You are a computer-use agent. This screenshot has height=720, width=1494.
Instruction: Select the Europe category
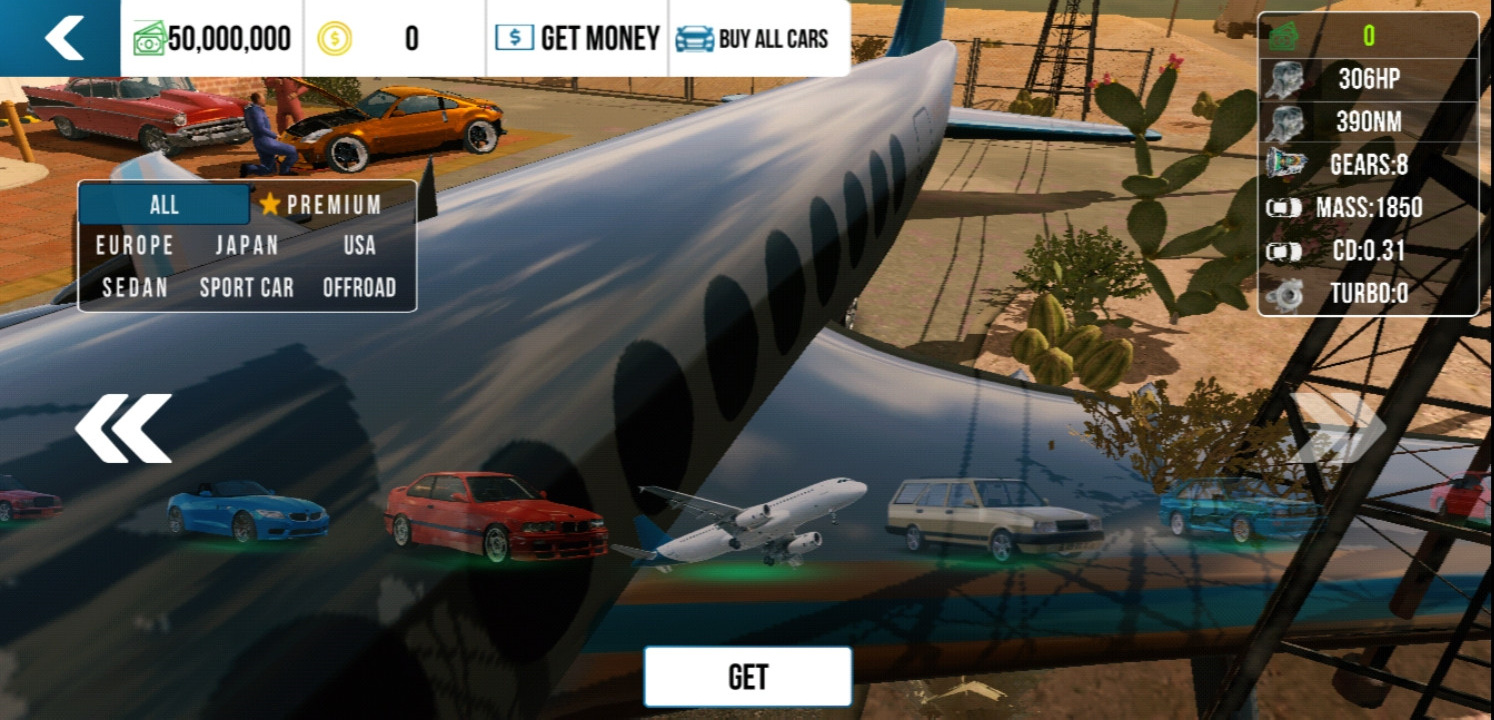135,246
